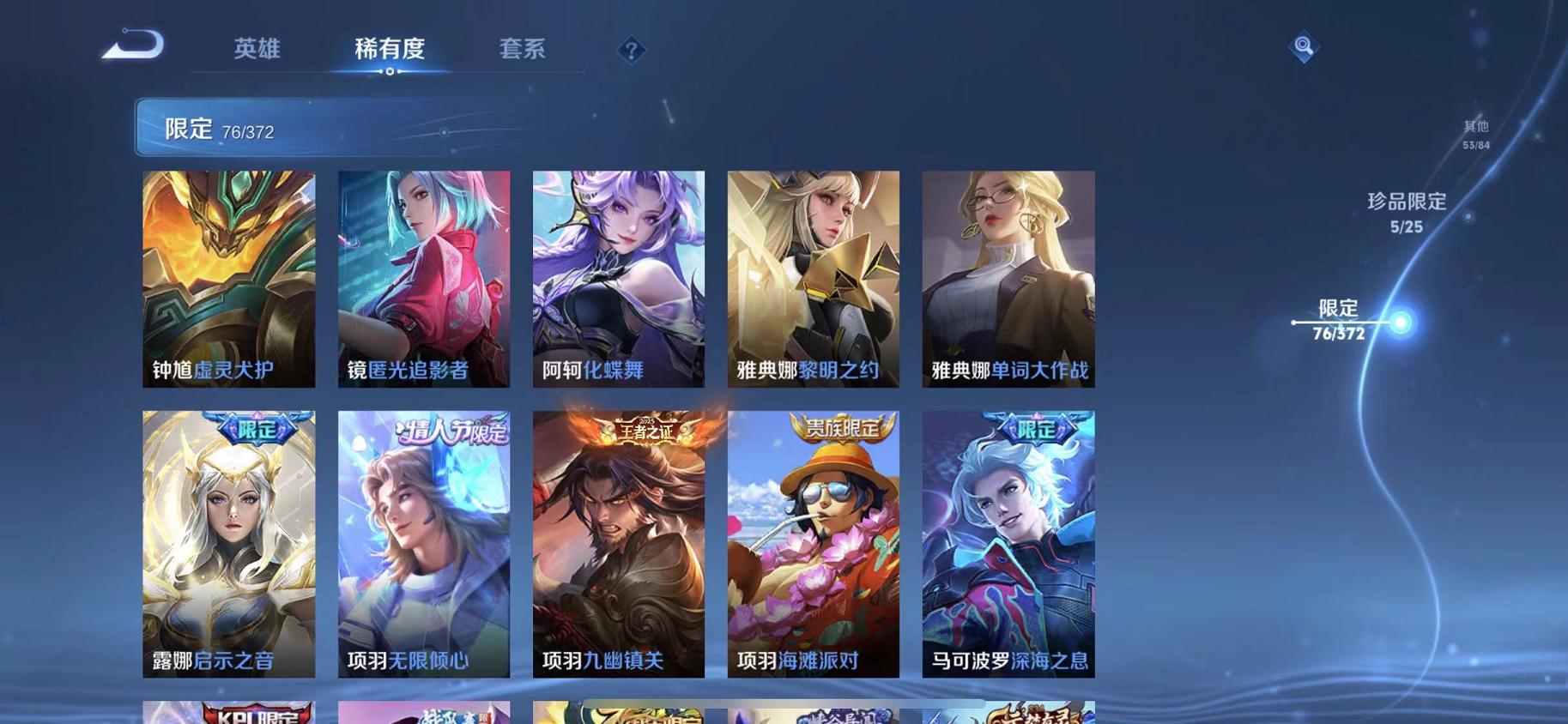Click the glowing node on the rarity progress path
The height and width of the screenshot is (724, 1568).
(x=1401, y=323)
